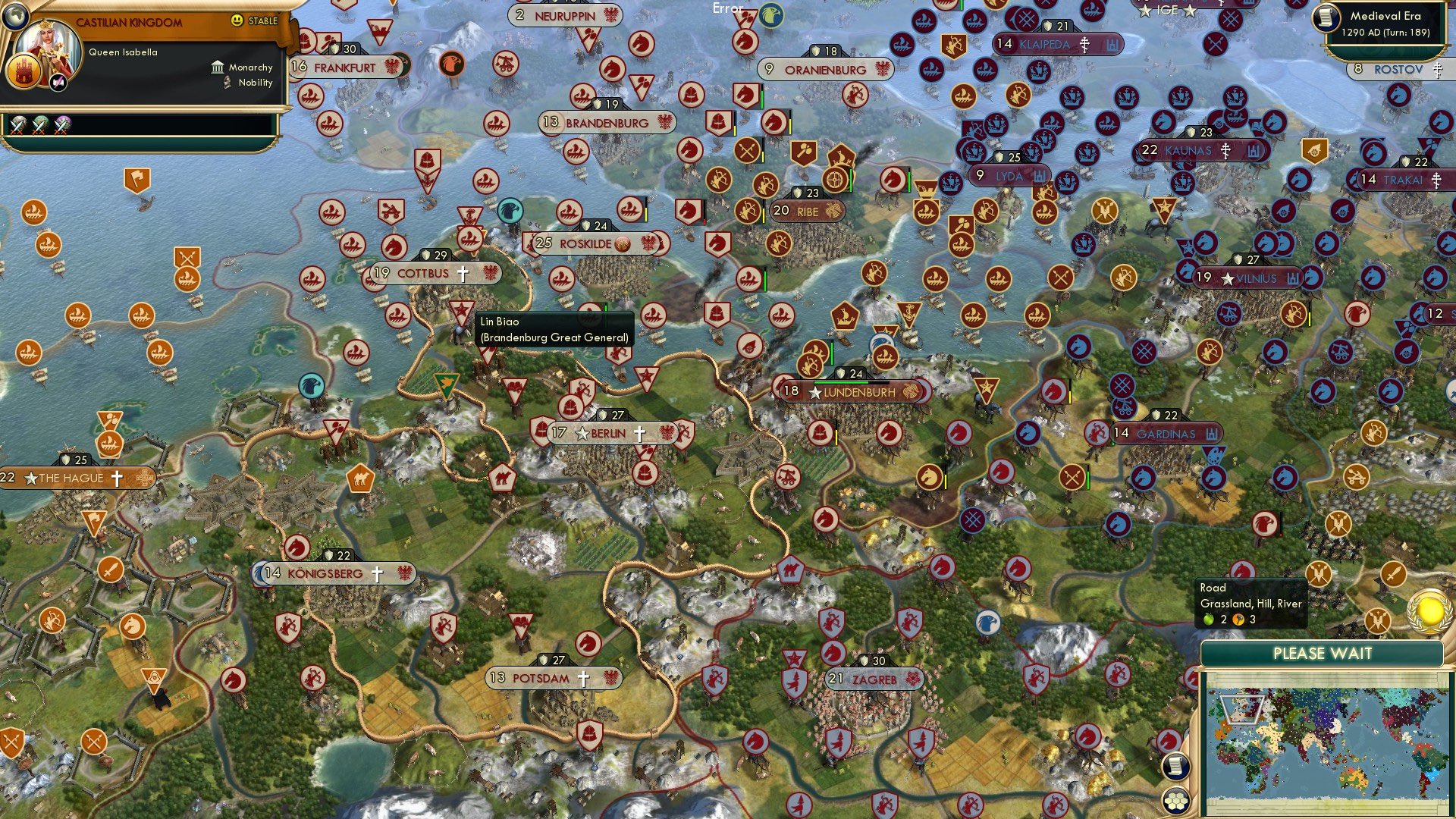Click the globe icon above the leader panel
The height and width of the screenshot is (819, 1456).
[16, 17]
